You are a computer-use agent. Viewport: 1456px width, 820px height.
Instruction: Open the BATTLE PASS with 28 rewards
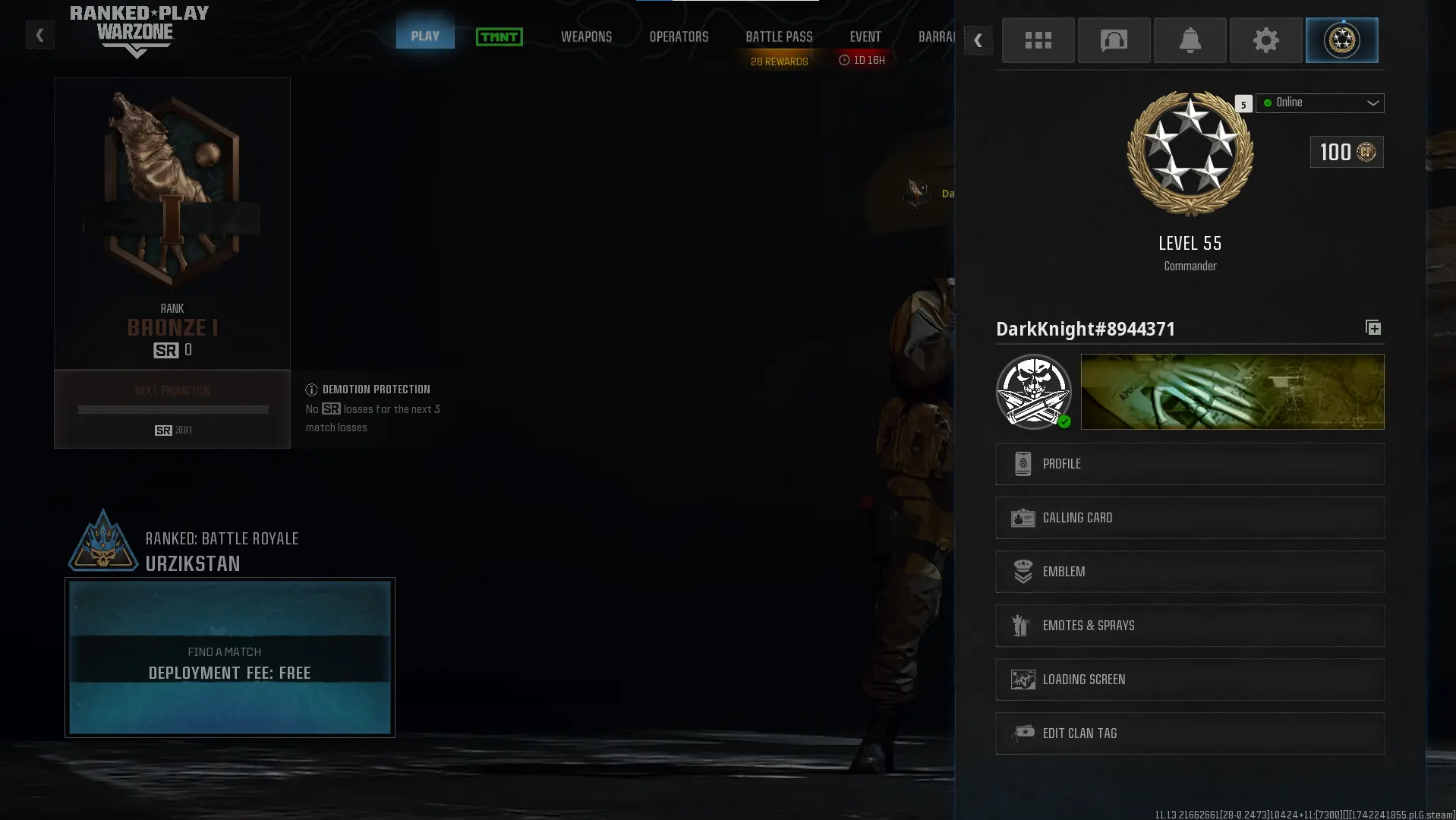pyautogui.click(x=778, y=36)
